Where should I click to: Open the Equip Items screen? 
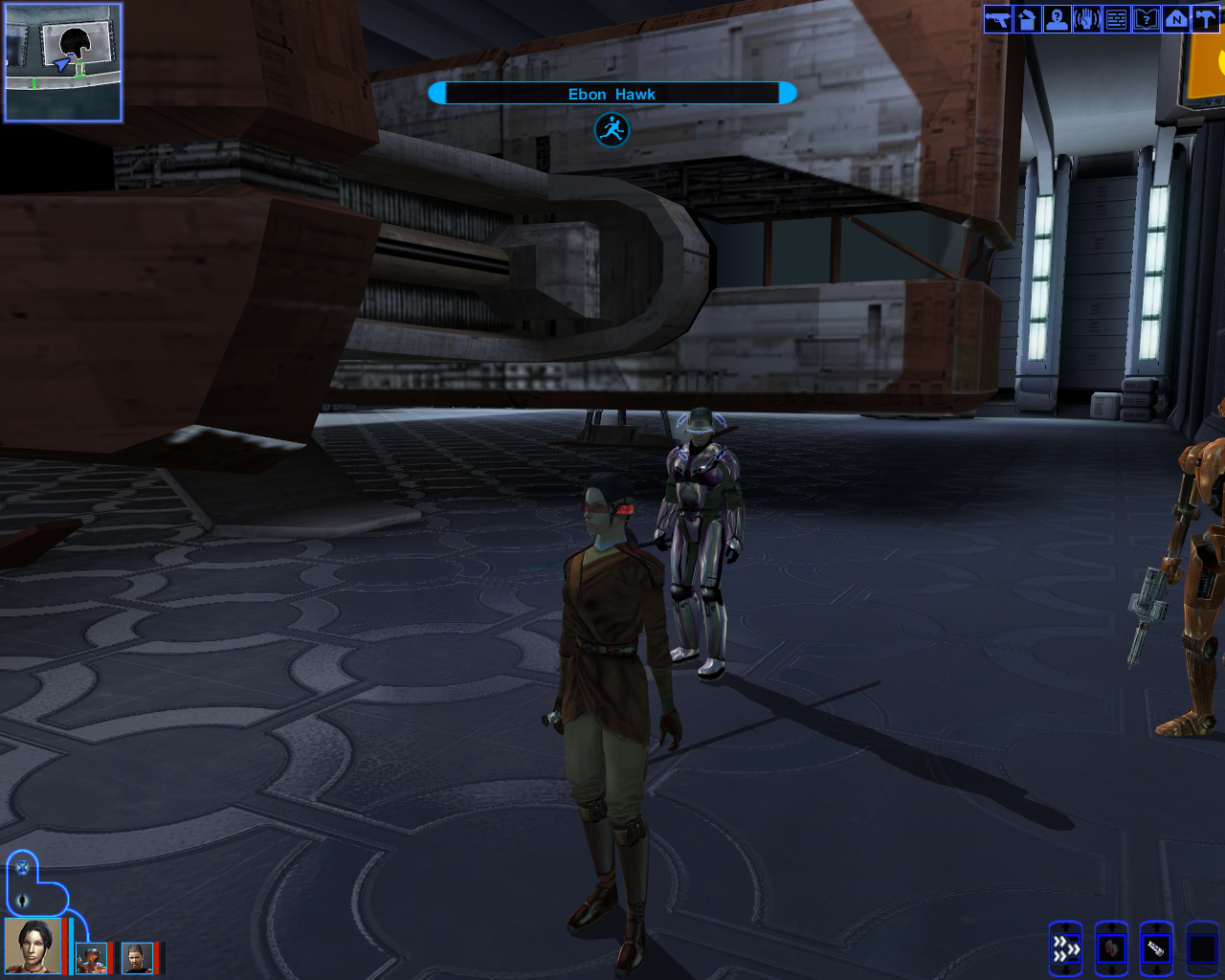click(x=996, y=18)
